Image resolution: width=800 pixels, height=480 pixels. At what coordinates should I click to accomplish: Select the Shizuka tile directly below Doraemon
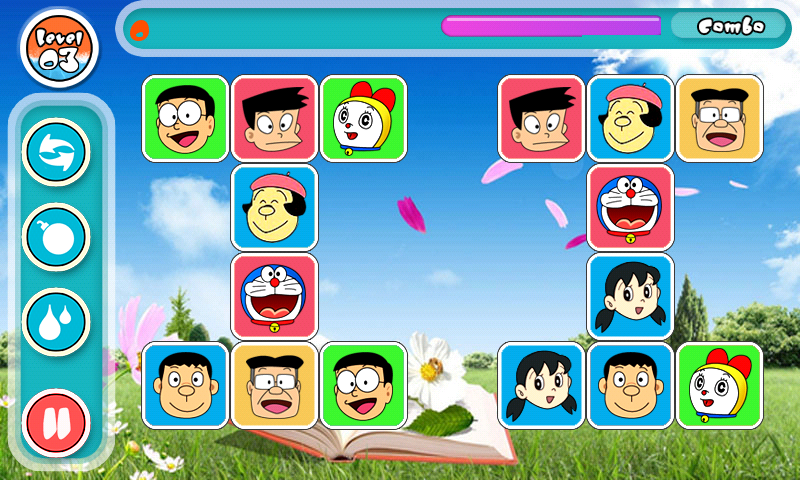coord(630,296)
